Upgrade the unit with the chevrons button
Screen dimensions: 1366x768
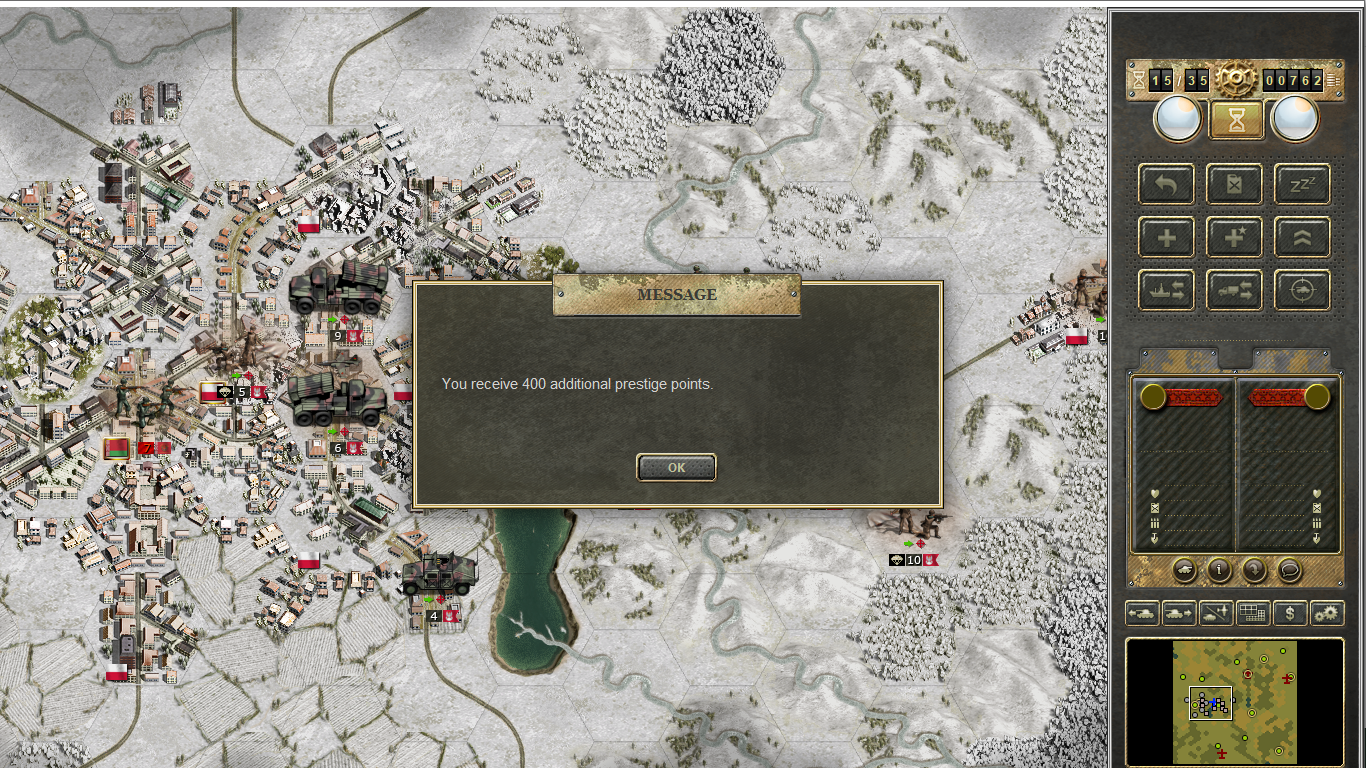click(1302, 238)
